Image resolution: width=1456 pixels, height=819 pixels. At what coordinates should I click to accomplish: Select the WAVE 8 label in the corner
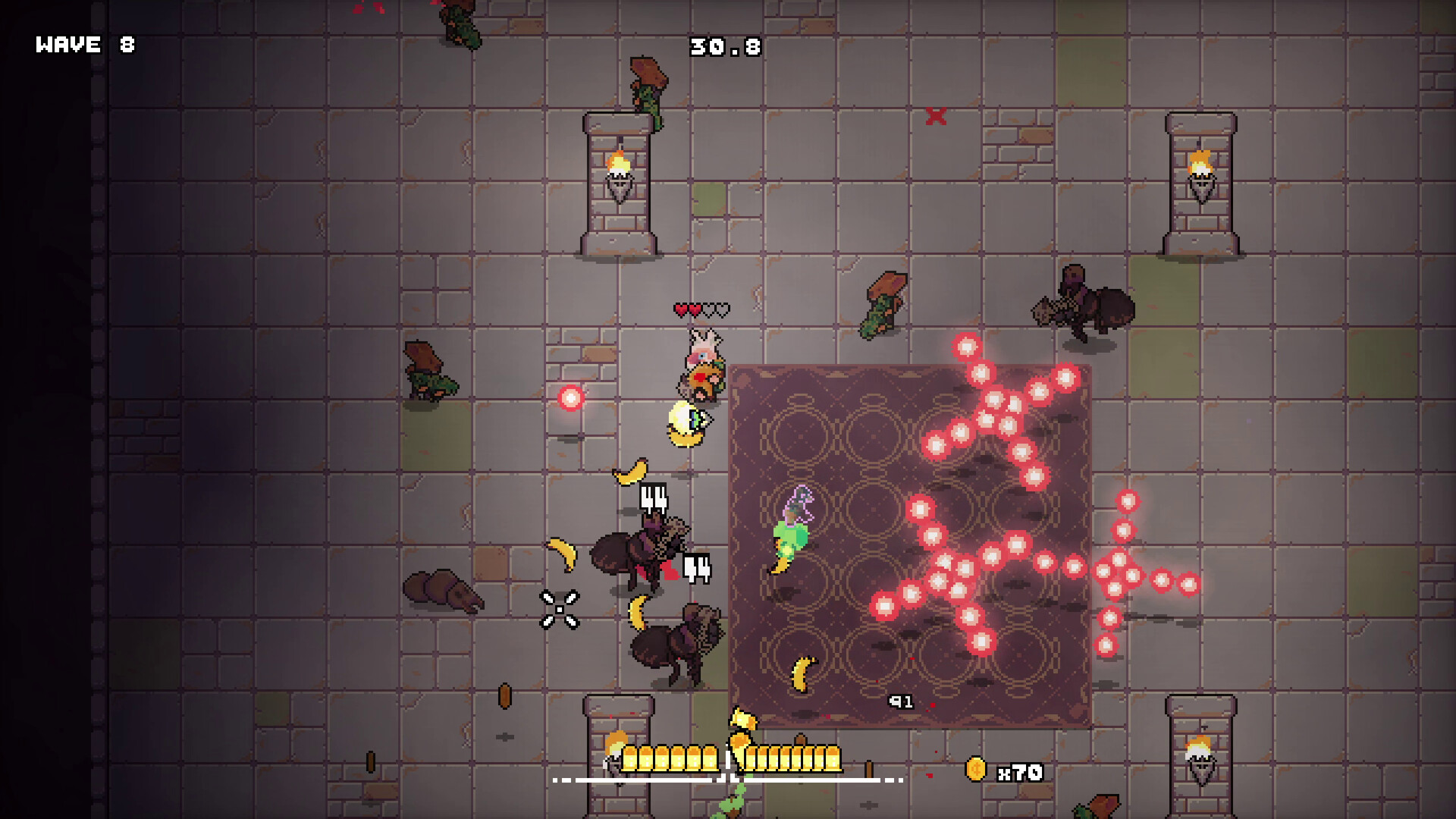pyautogui.click(x=83, y=45)
